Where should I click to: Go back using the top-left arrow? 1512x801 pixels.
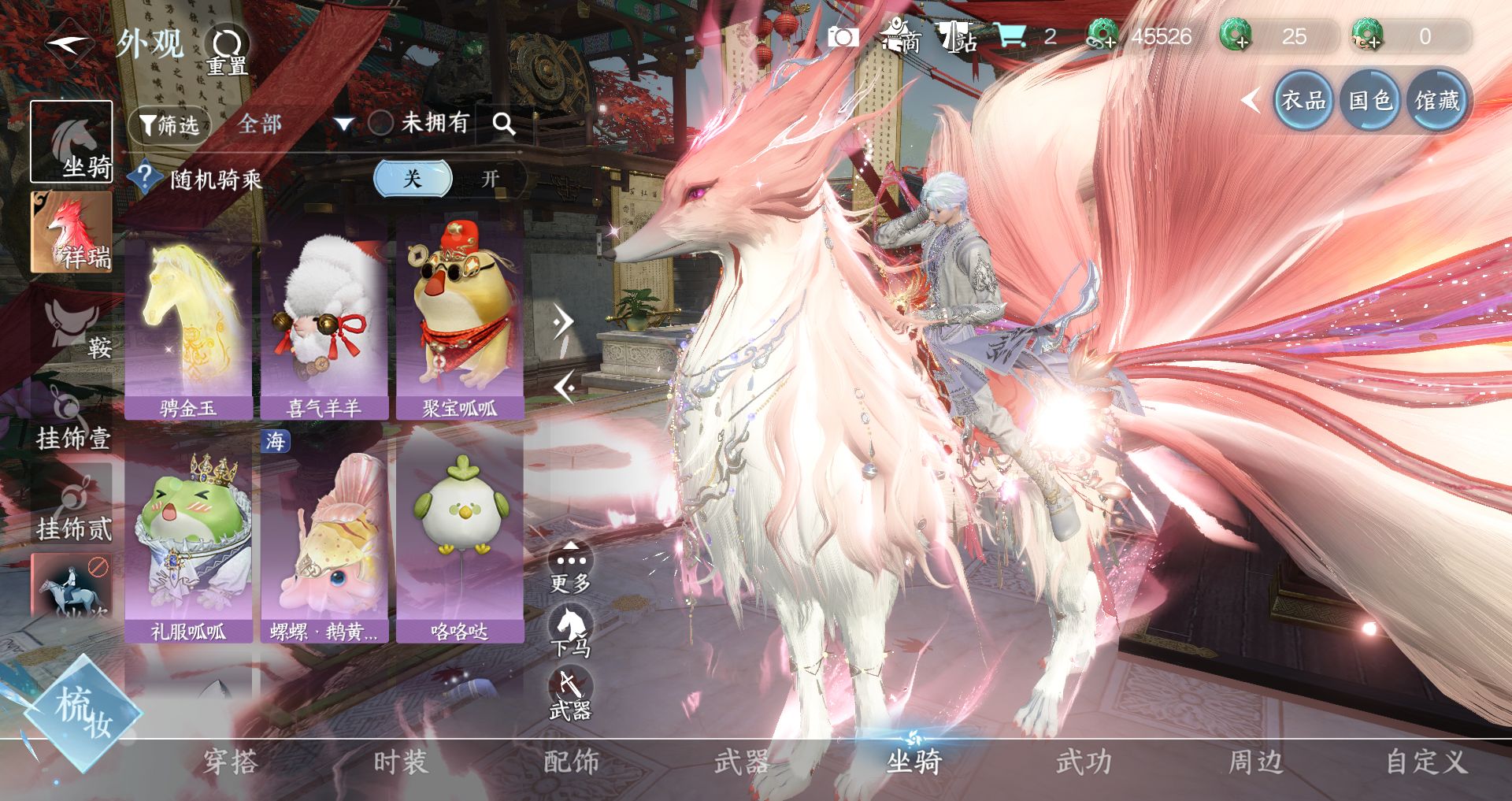pyautogui.click(x=69, y=43)
